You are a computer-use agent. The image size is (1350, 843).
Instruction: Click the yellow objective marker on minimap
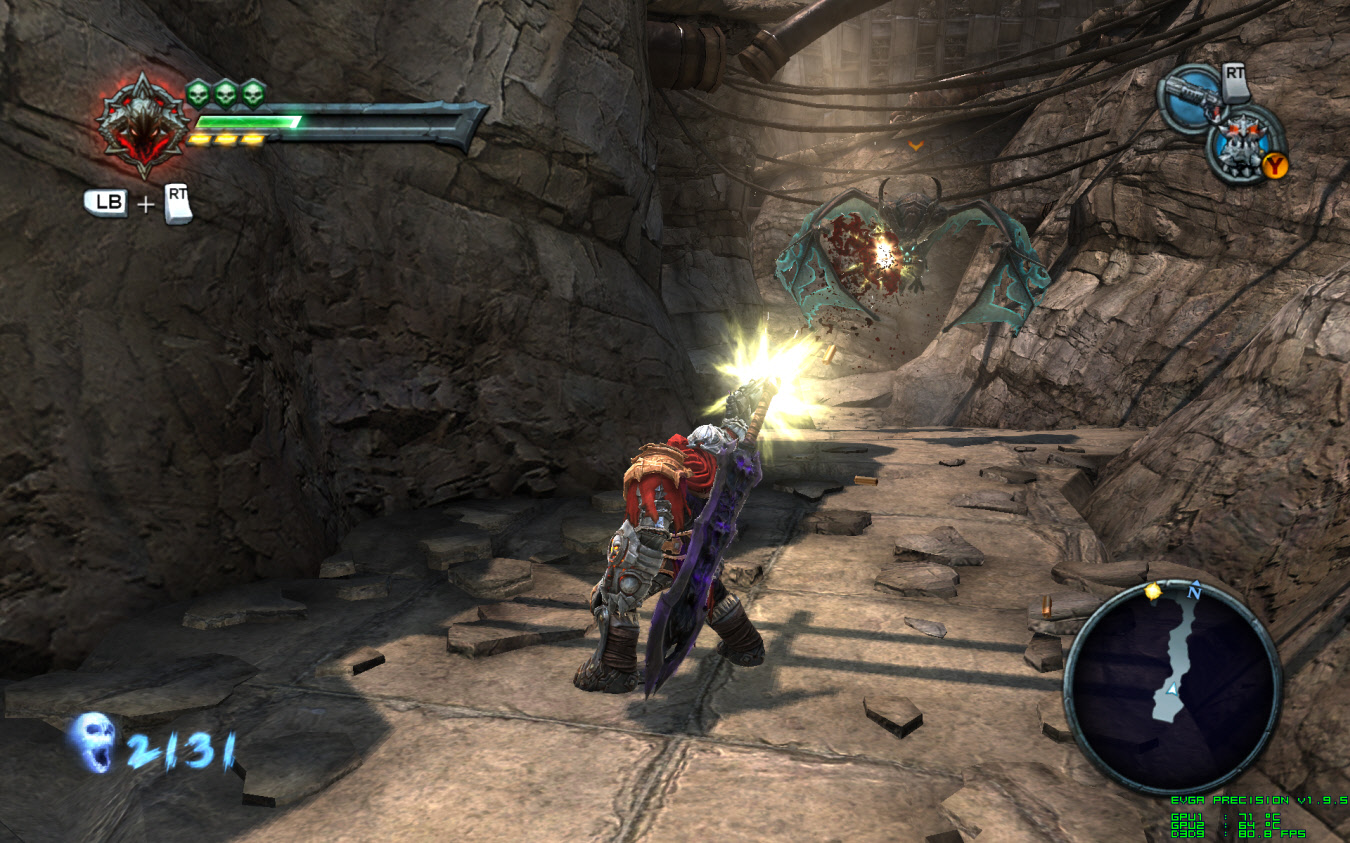pos(1153,592)
